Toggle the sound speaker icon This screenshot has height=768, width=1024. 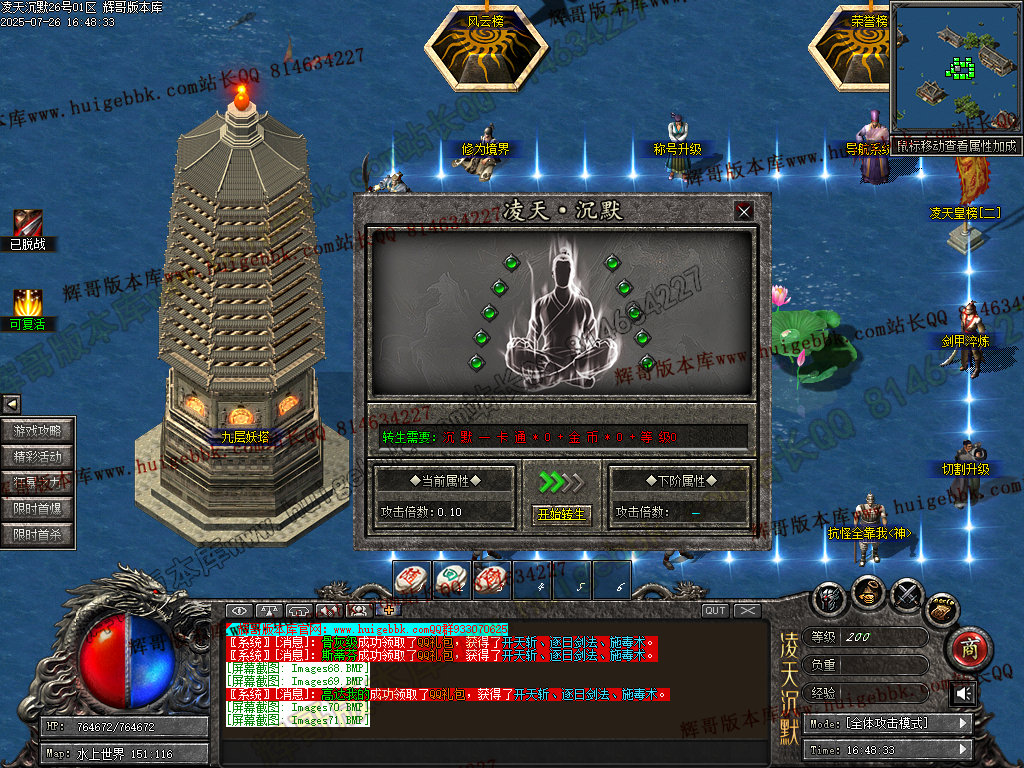tap(964, 693)
